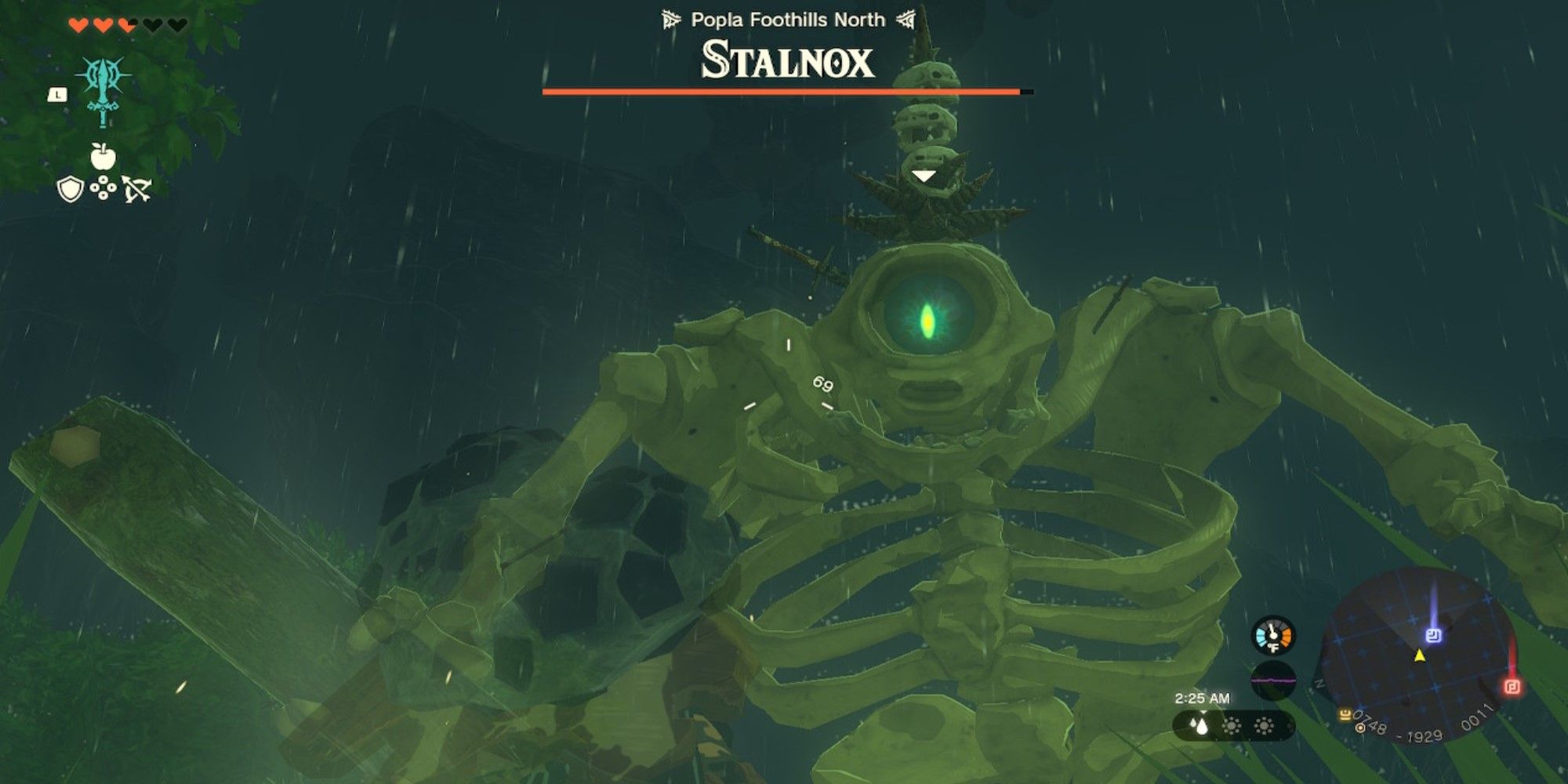Select the bow and arrow icon
This screenshot has height=784, width=1568.
click(x=137, y=190)
